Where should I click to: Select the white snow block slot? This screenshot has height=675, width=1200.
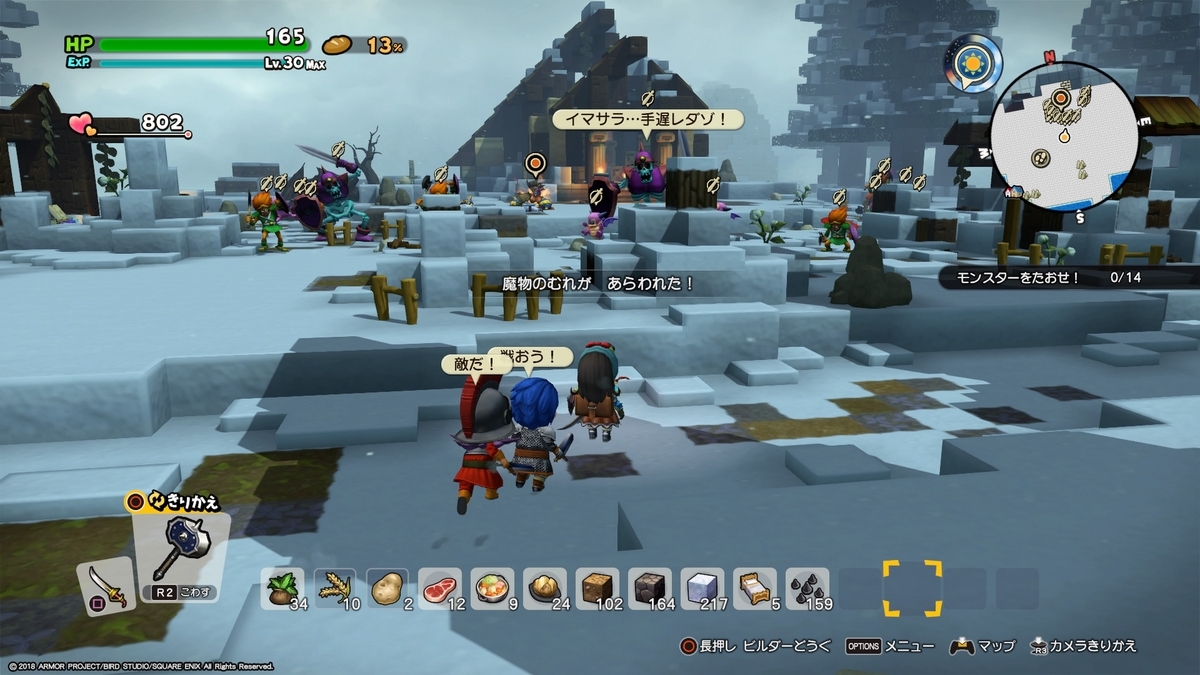point(702,588)
